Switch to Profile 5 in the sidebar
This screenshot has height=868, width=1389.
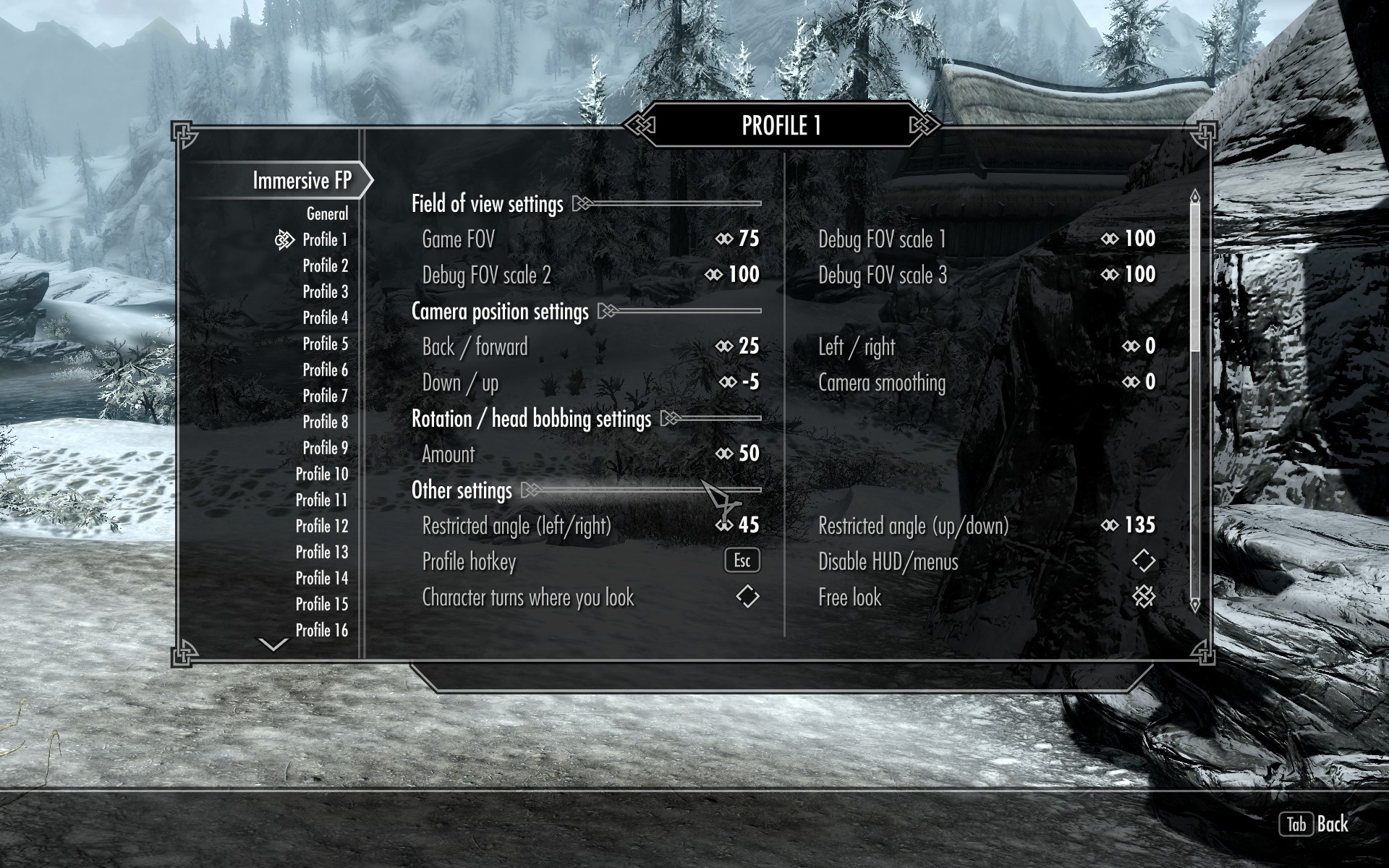pyautogui.click(x=326, y=344)
